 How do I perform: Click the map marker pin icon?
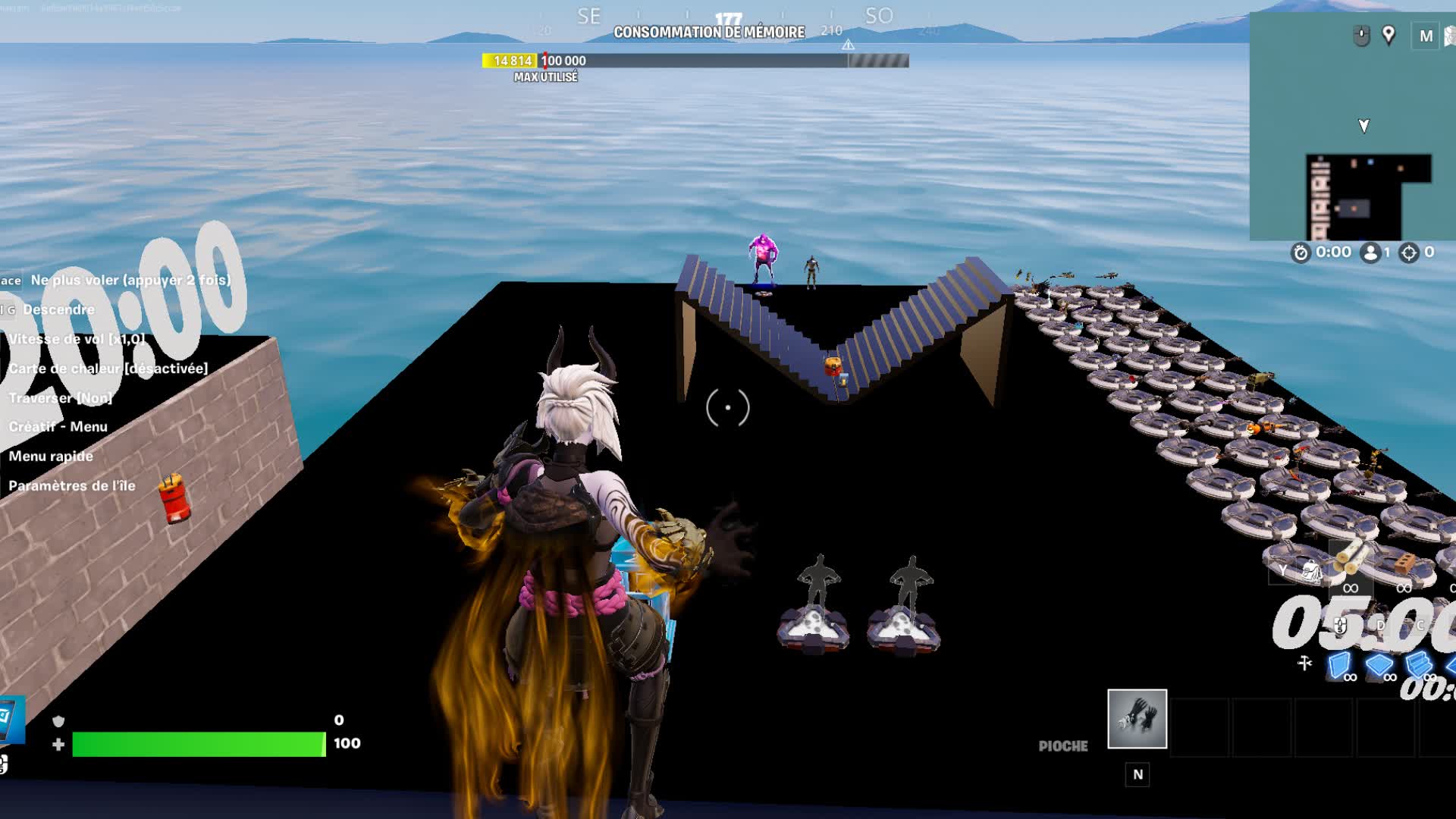point(1389,35)
